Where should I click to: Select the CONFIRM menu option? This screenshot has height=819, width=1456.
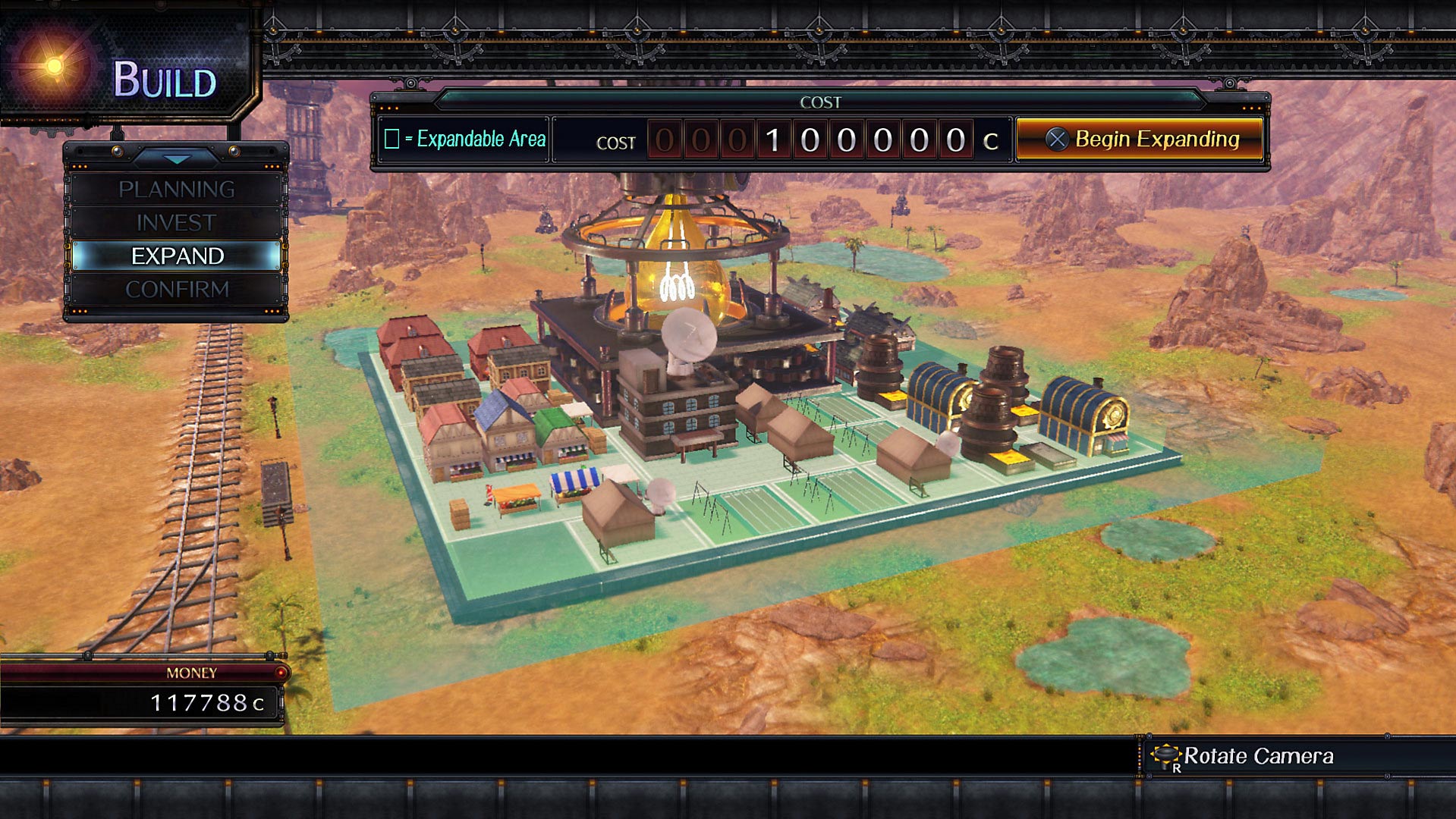176,289
